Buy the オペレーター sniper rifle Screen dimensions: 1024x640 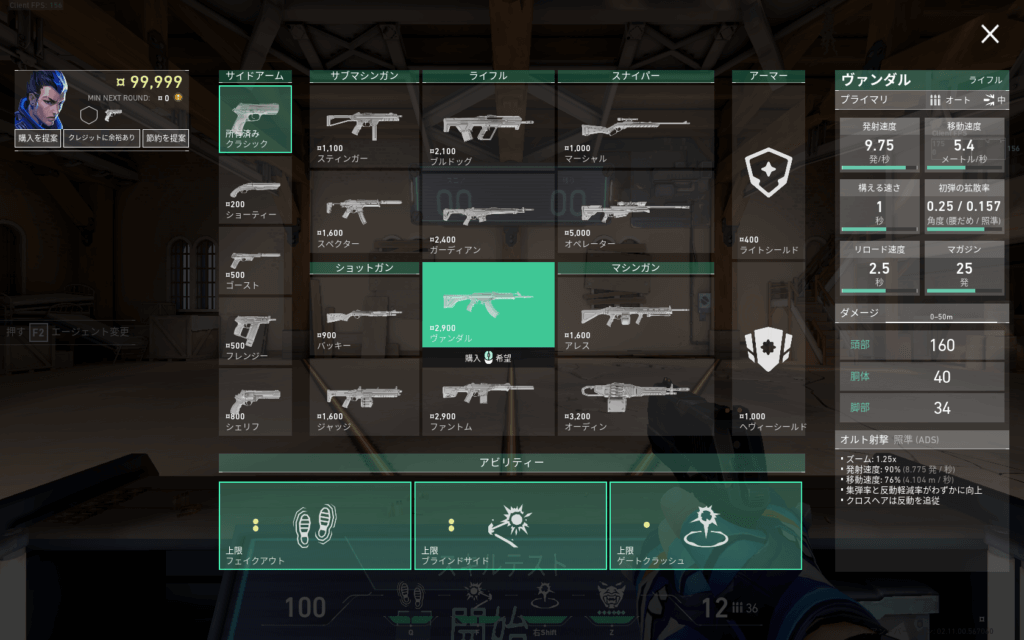point(635,212)
